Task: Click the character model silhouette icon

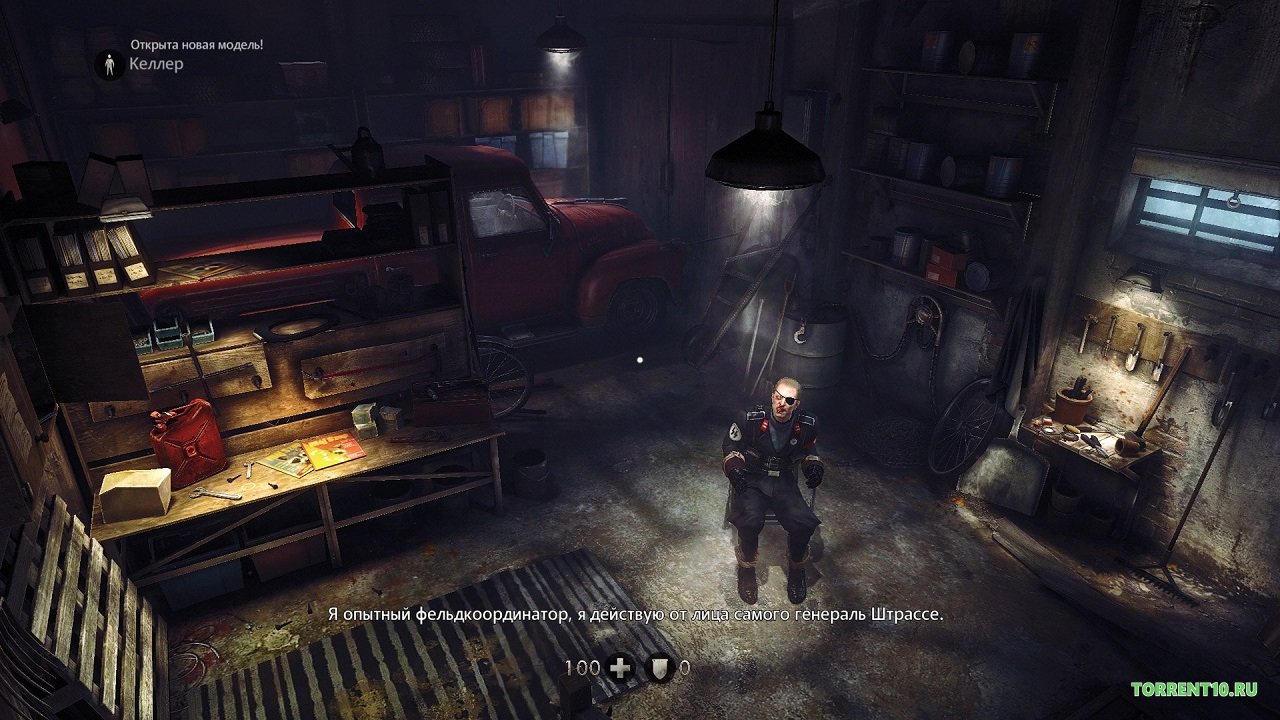Action: [x=109, y=65]
